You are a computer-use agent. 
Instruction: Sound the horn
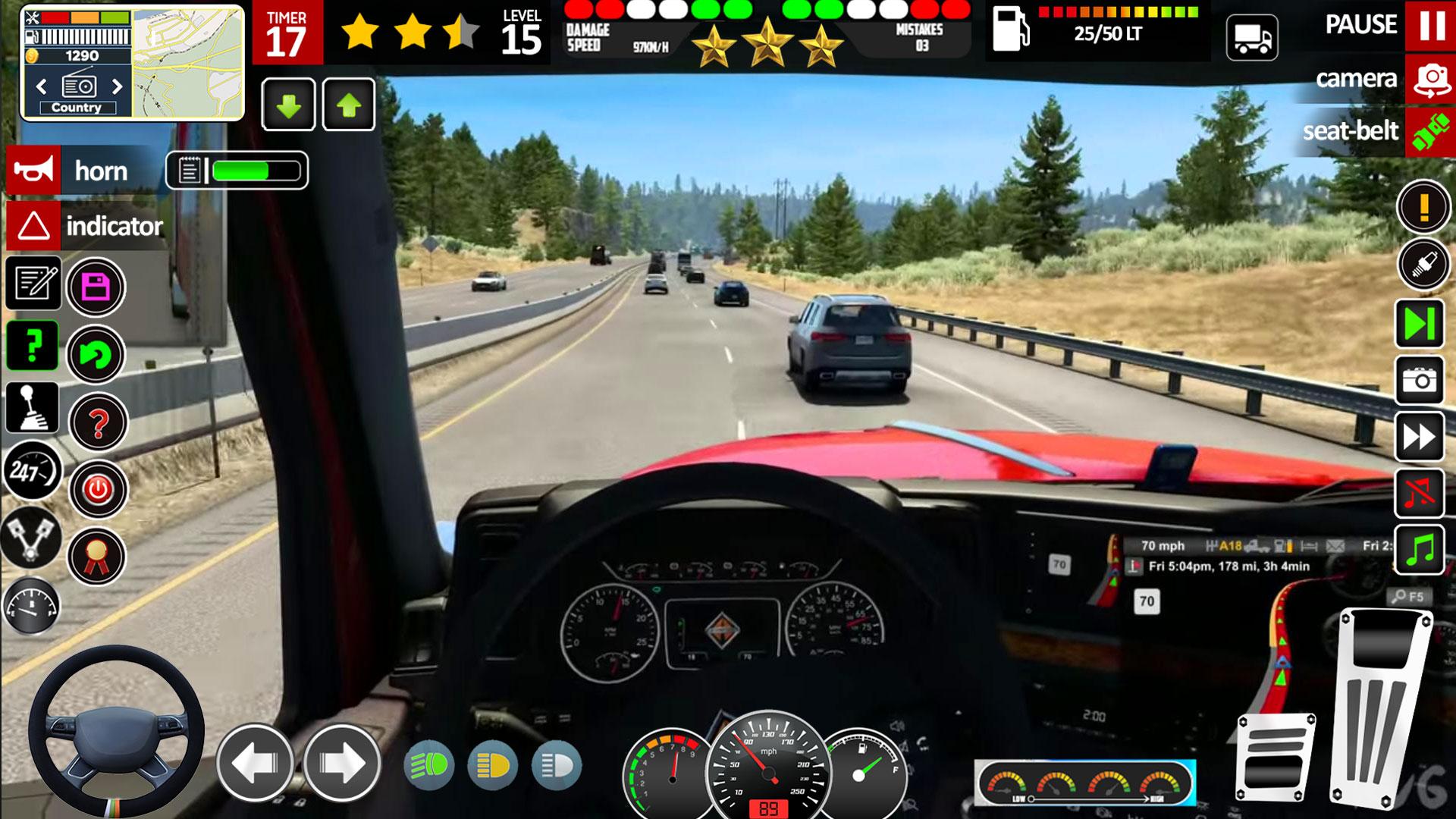(x=33, y=171)
